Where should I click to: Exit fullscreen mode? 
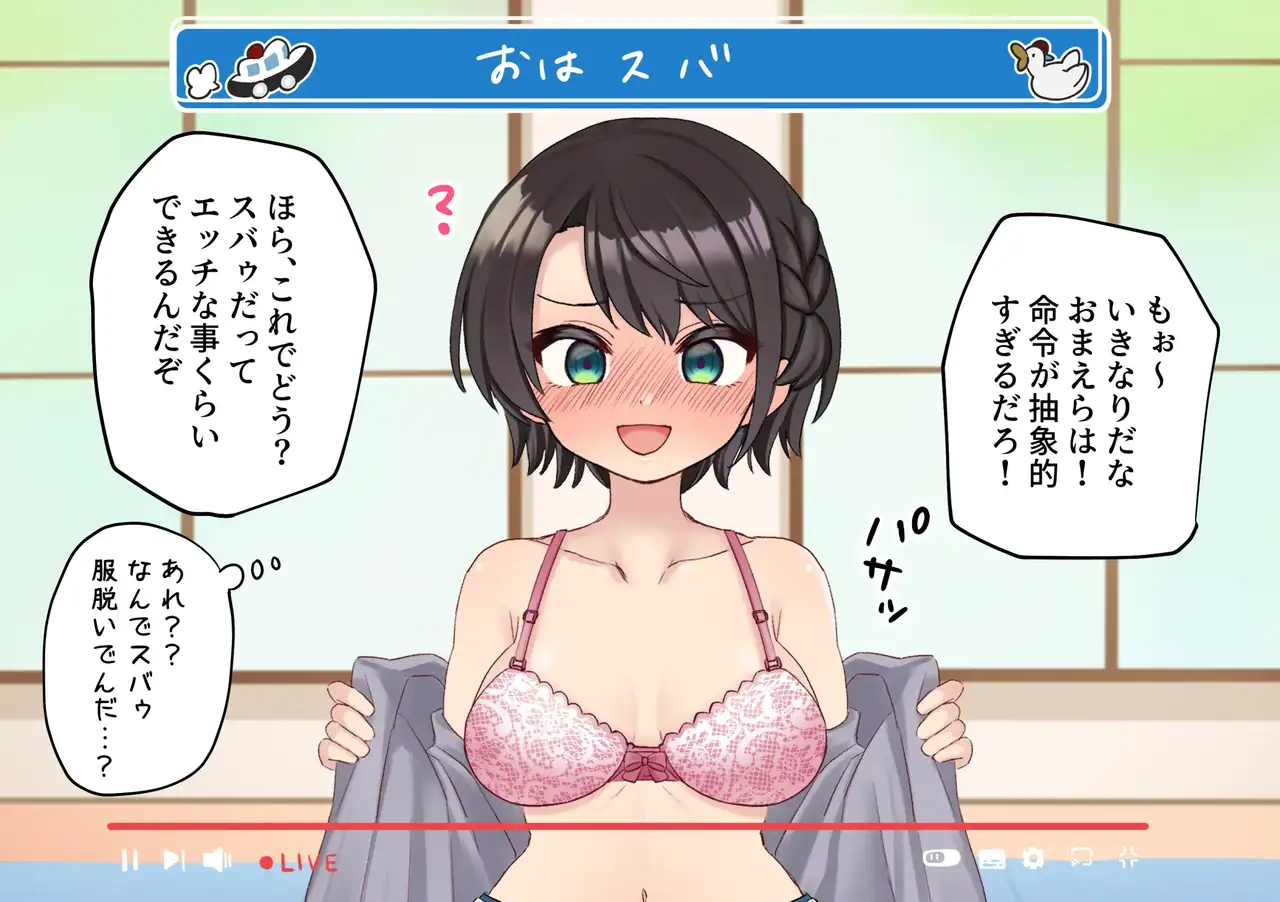1128,857
